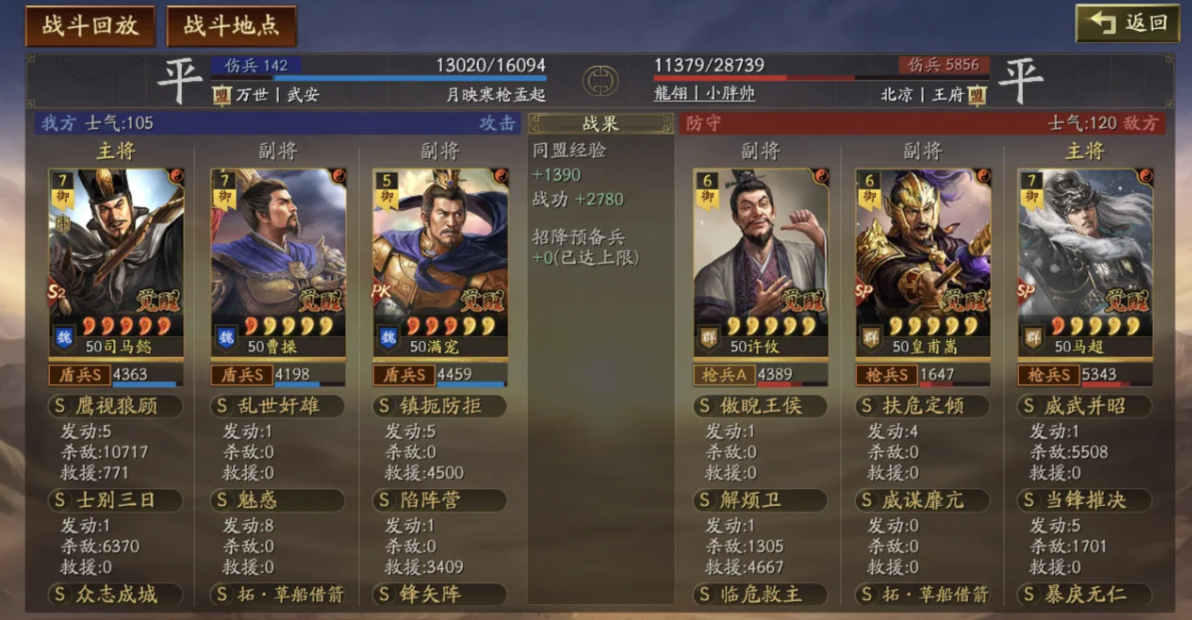This screenshot has height=620, width=1192.
Task: Open the 陷阵营 skill entry
Action: [440, 500]
